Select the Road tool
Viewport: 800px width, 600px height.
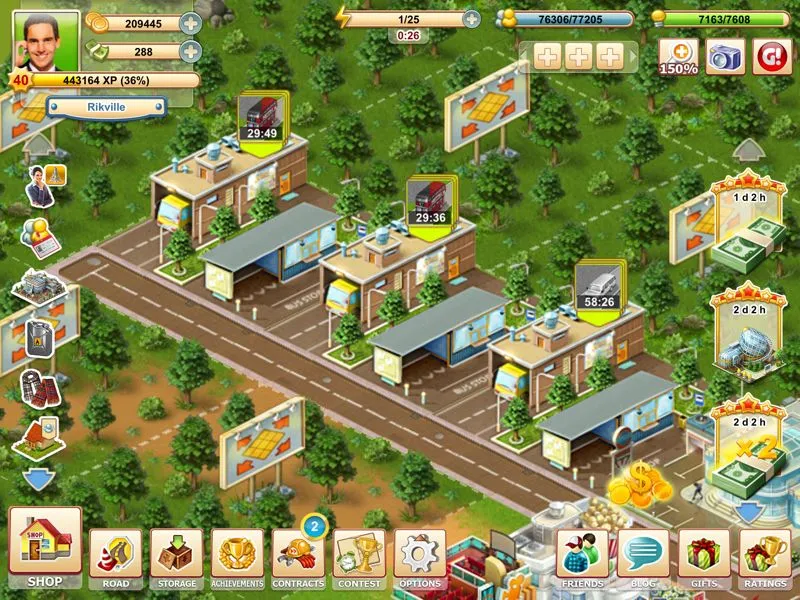116,556
